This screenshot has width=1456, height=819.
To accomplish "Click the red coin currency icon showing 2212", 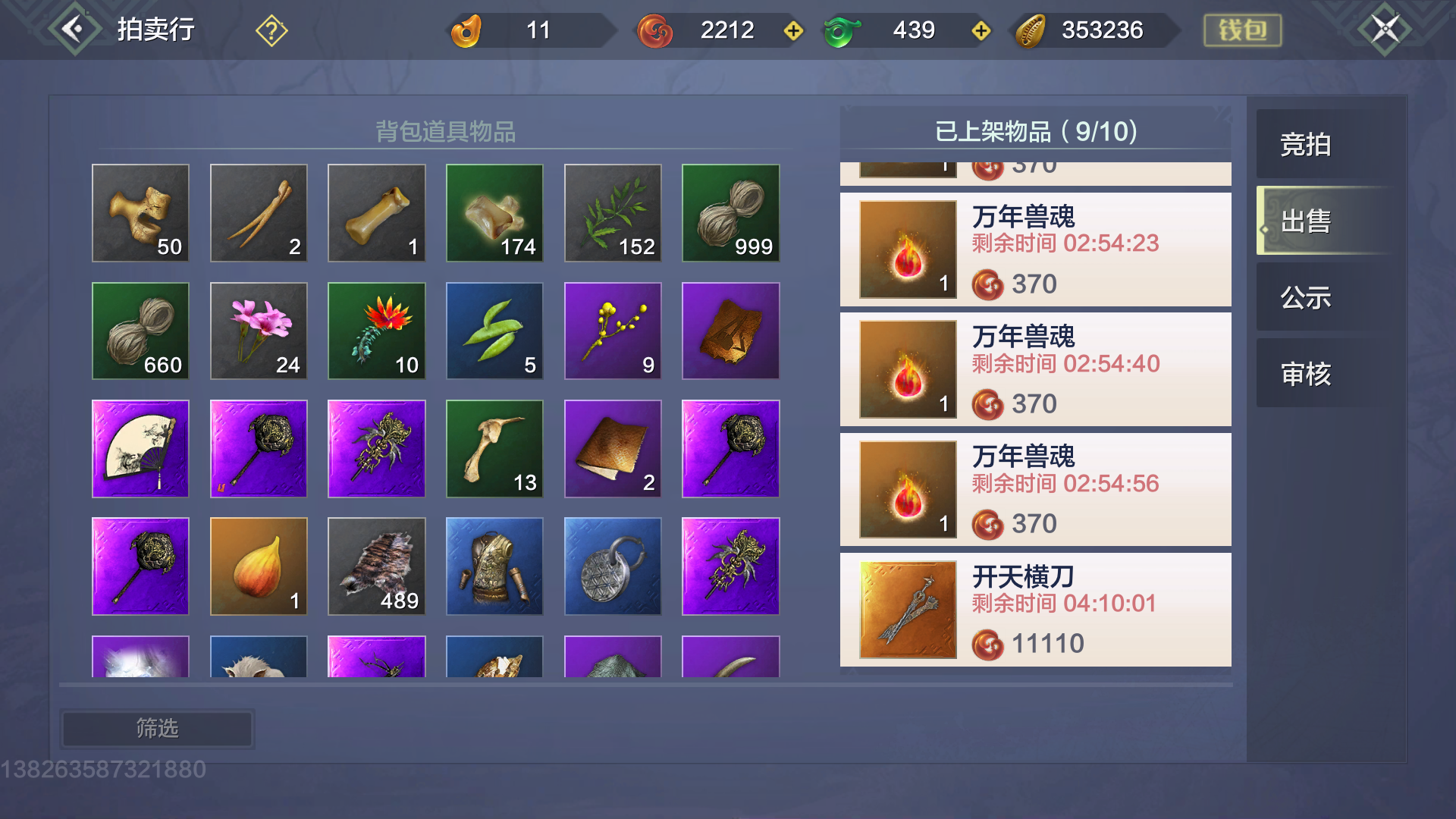I will click(x=655, y=30).
